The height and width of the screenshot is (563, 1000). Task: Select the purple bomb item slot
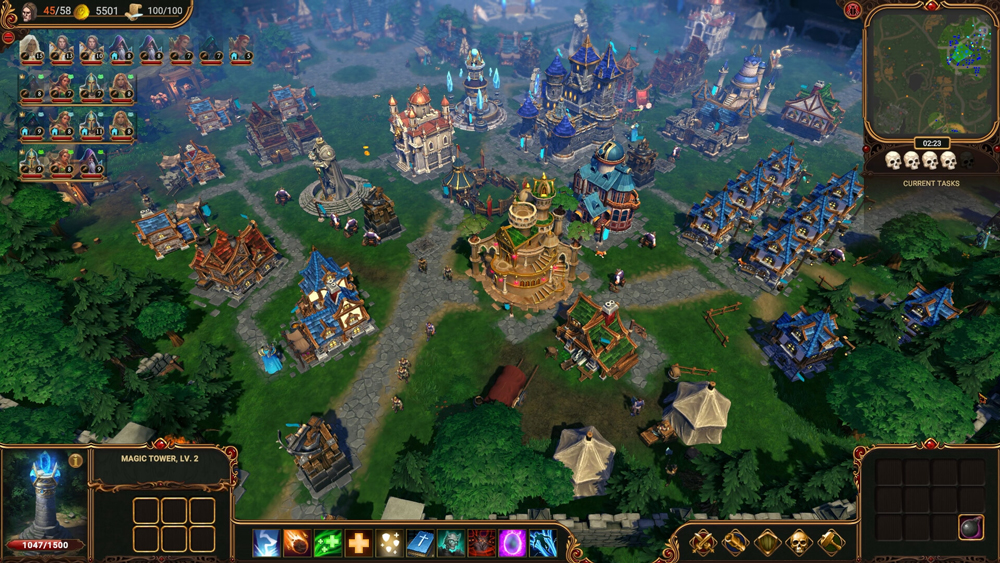(970, 528)
